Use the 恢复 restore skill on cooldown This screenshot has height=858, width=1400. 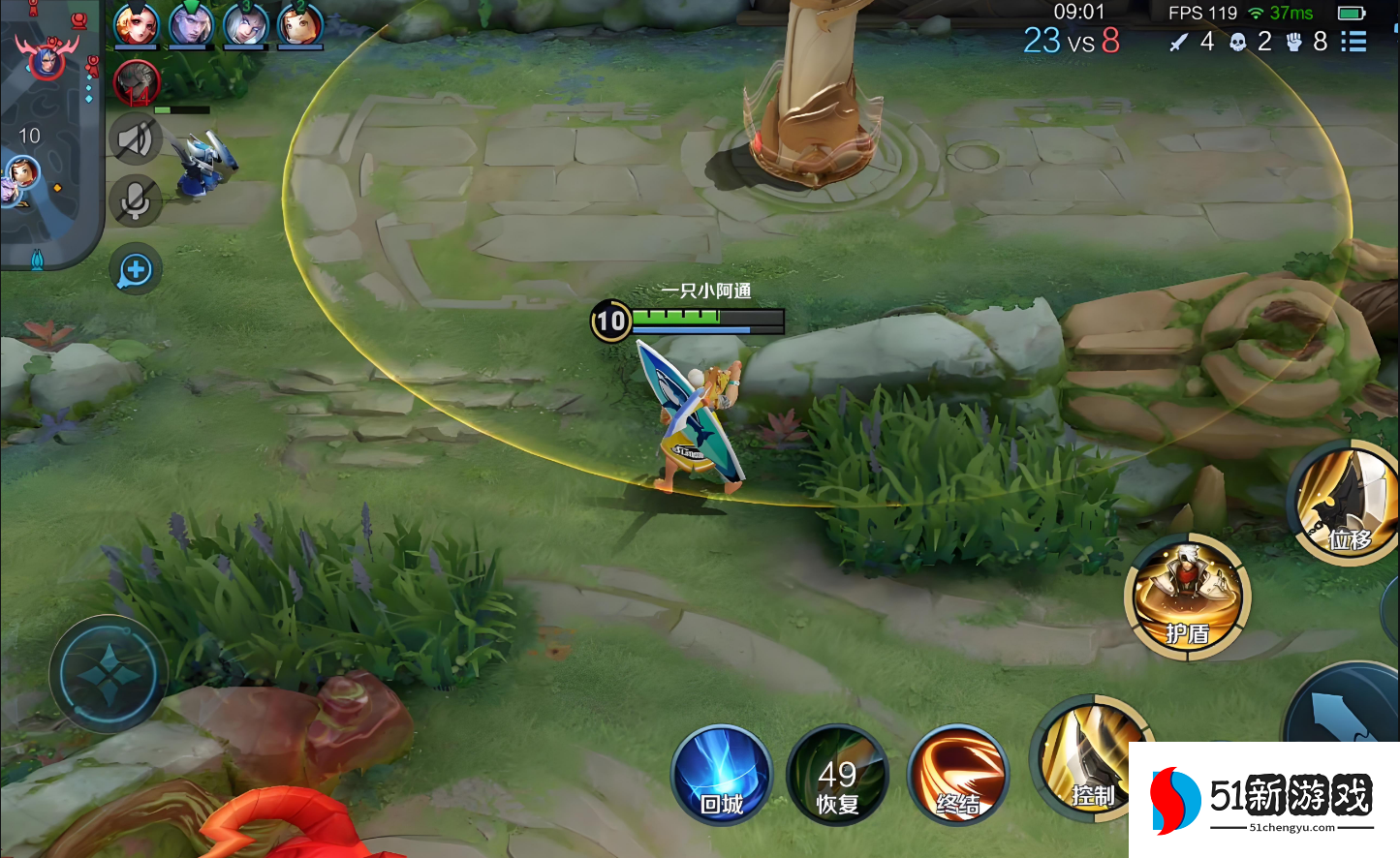(837, 776)
